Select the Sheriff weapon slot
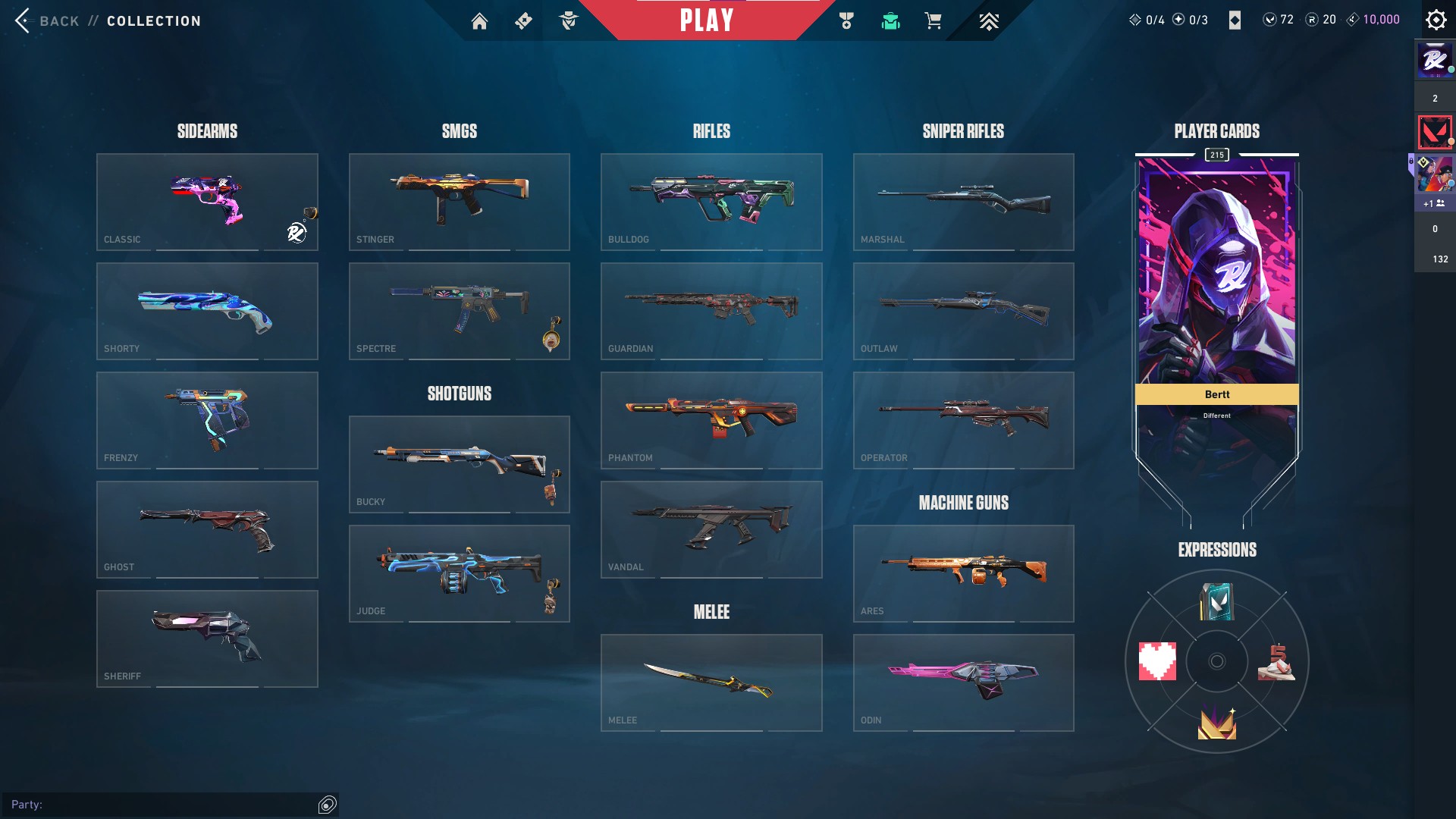 click(x=207, y=639)
